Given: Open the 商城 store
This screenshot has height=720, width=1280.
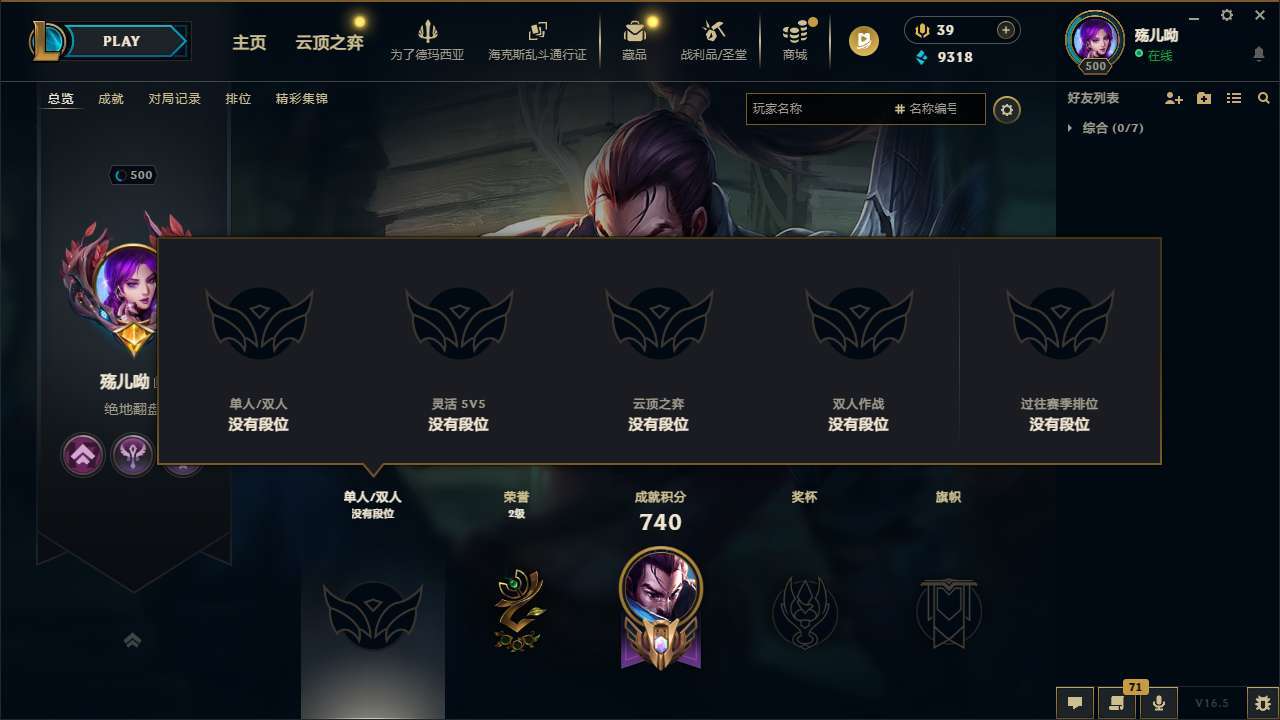Looking at the screenshot, I should pos(795,40).
